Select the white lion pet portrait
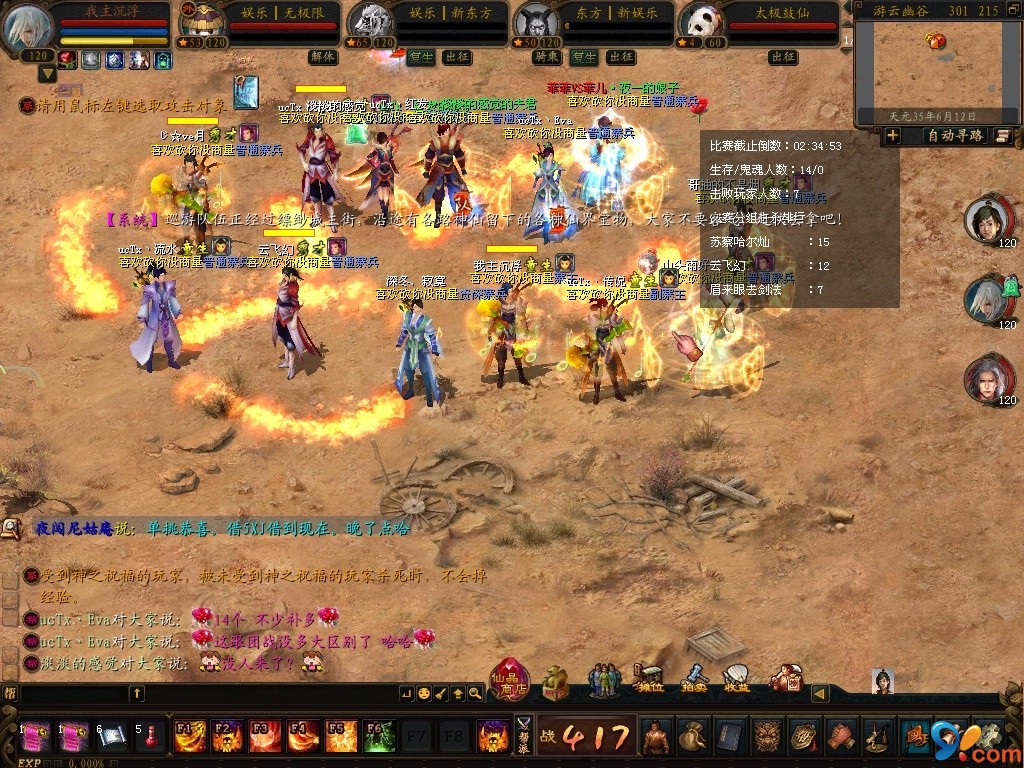 tap(370, 22)
